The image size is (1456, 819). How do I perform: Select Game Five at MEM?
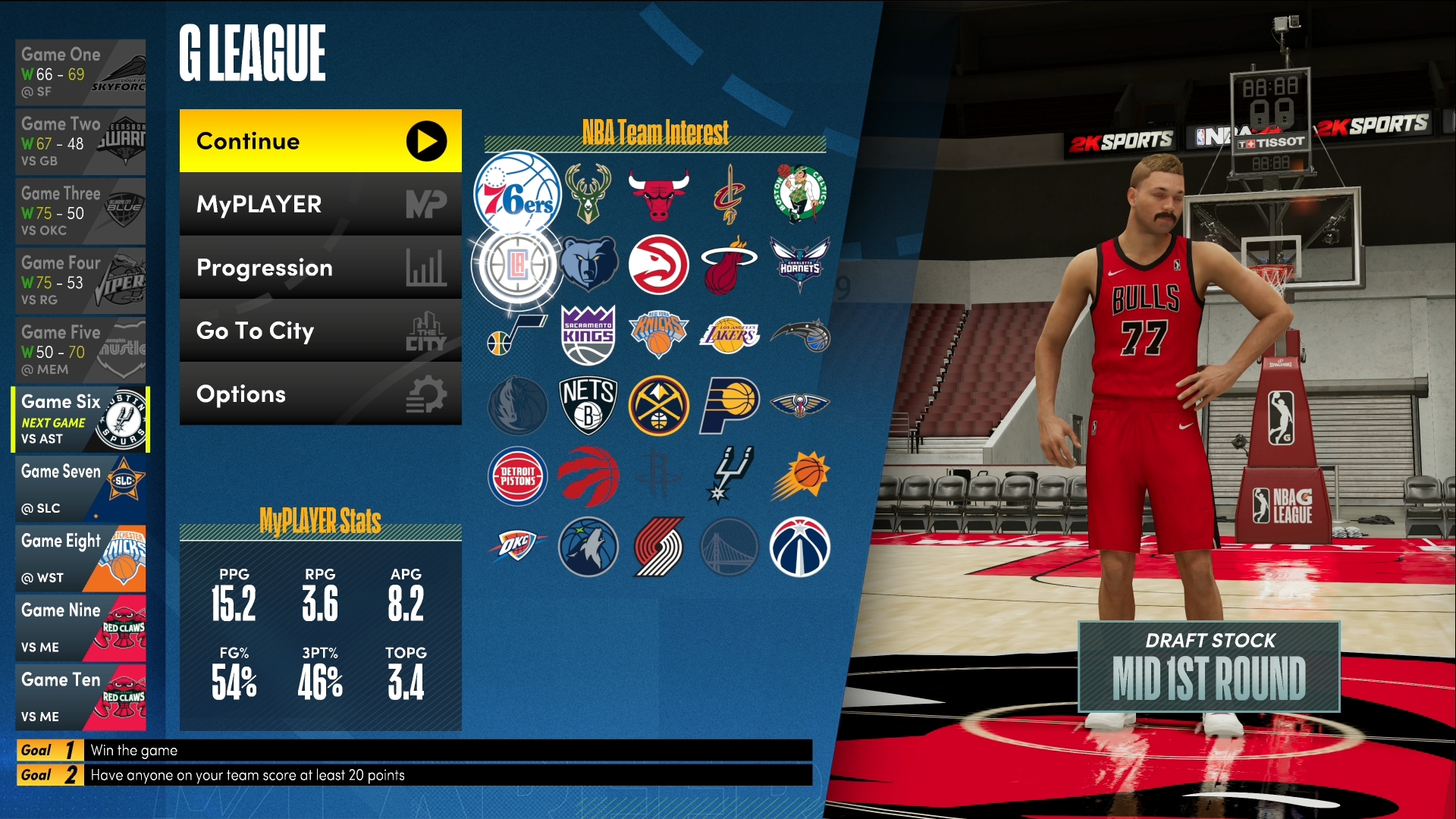coord(80,350)
